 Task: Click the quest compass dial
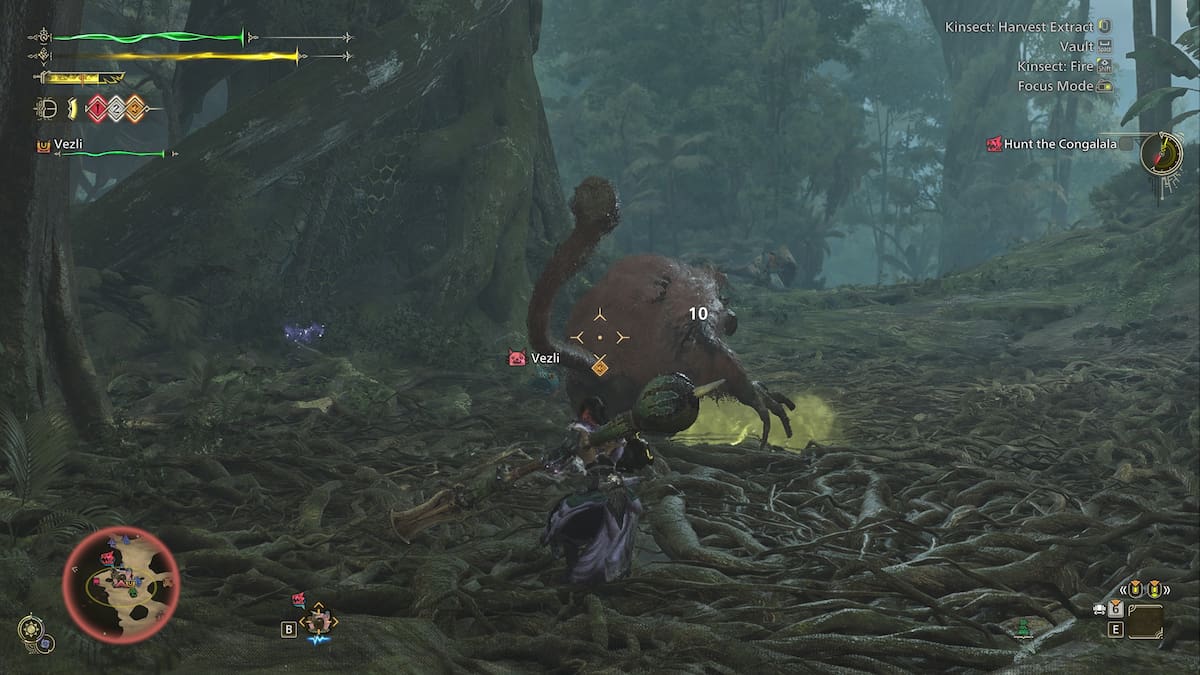click(1161, 154)
